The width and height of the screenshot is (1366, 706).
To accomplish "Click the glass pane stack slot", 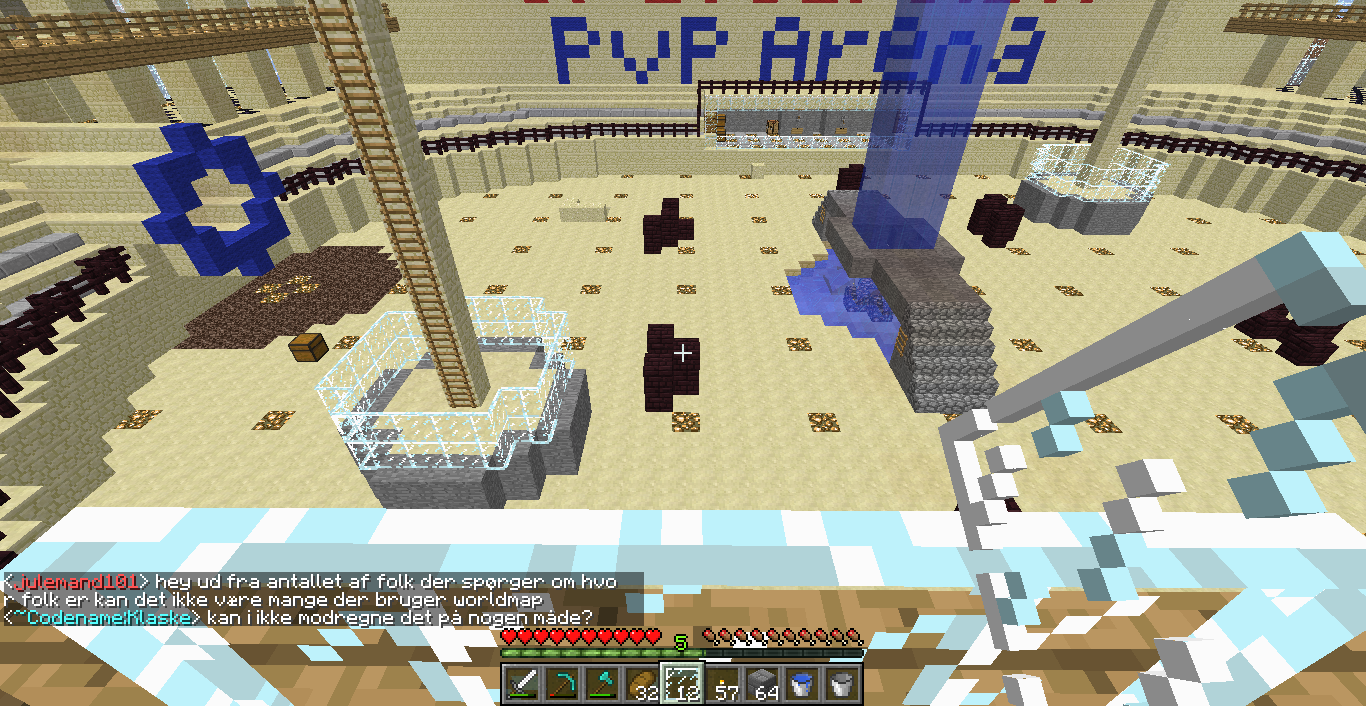I will tap(682, 684).
